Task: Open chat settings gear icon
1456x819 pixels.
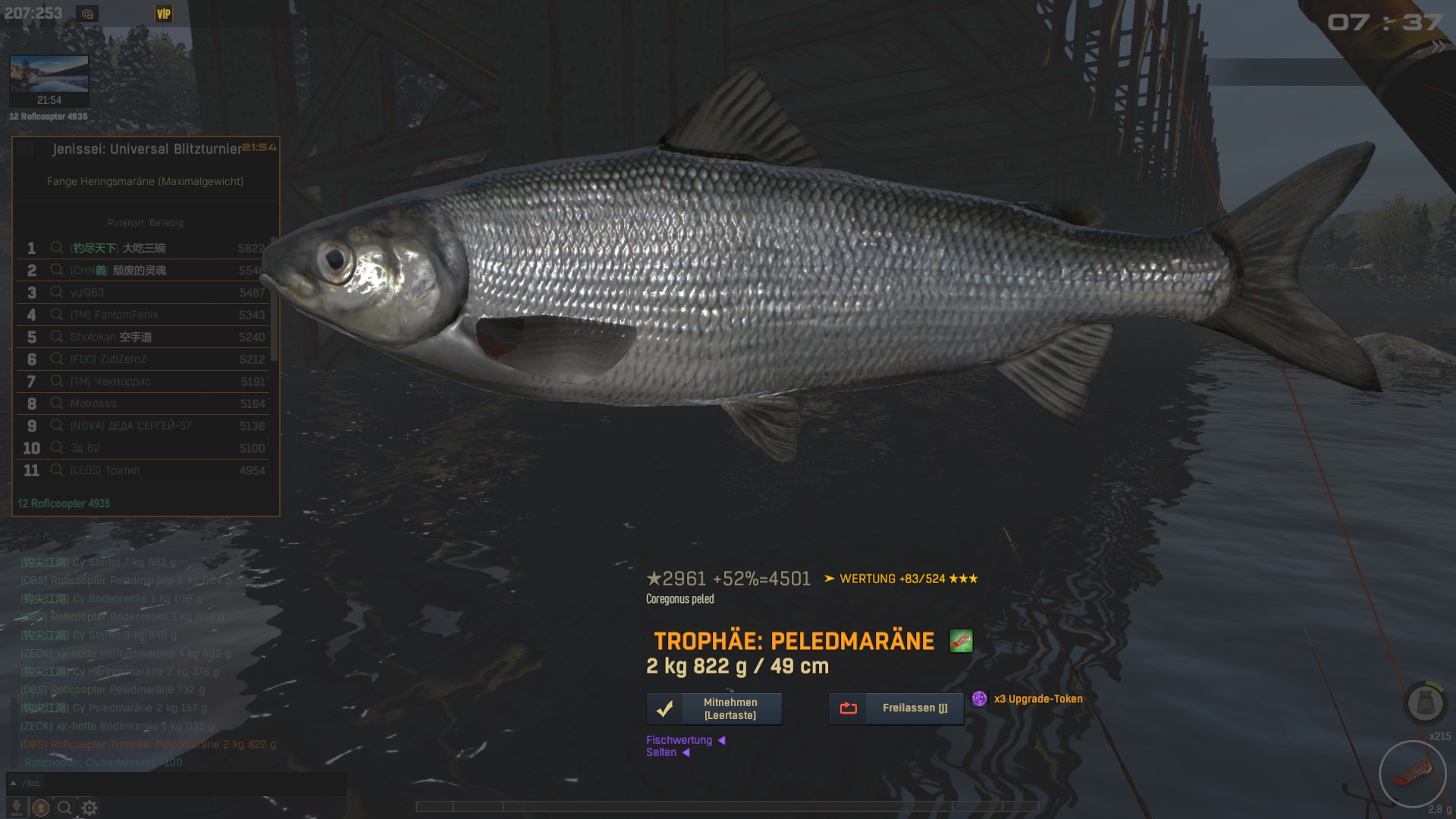Action: point(89,808)
